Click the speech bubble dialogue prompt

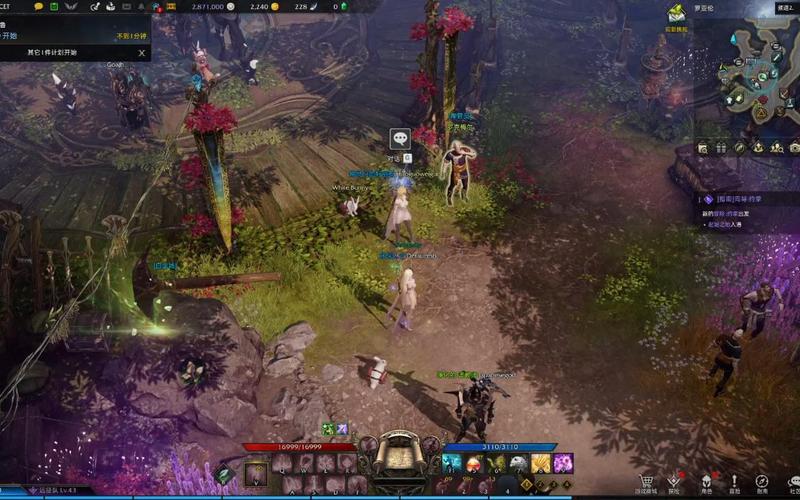pos(400,139)
